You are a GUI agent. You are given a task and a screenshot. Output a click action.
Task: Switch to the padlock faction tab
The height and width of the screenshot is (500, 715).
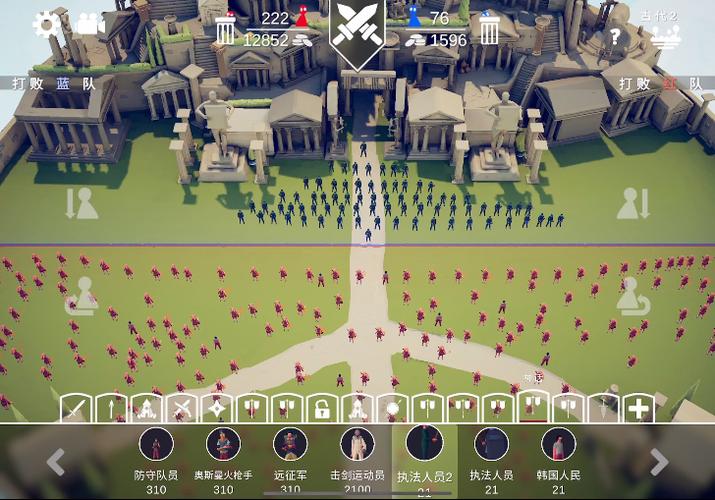point(321,408)
